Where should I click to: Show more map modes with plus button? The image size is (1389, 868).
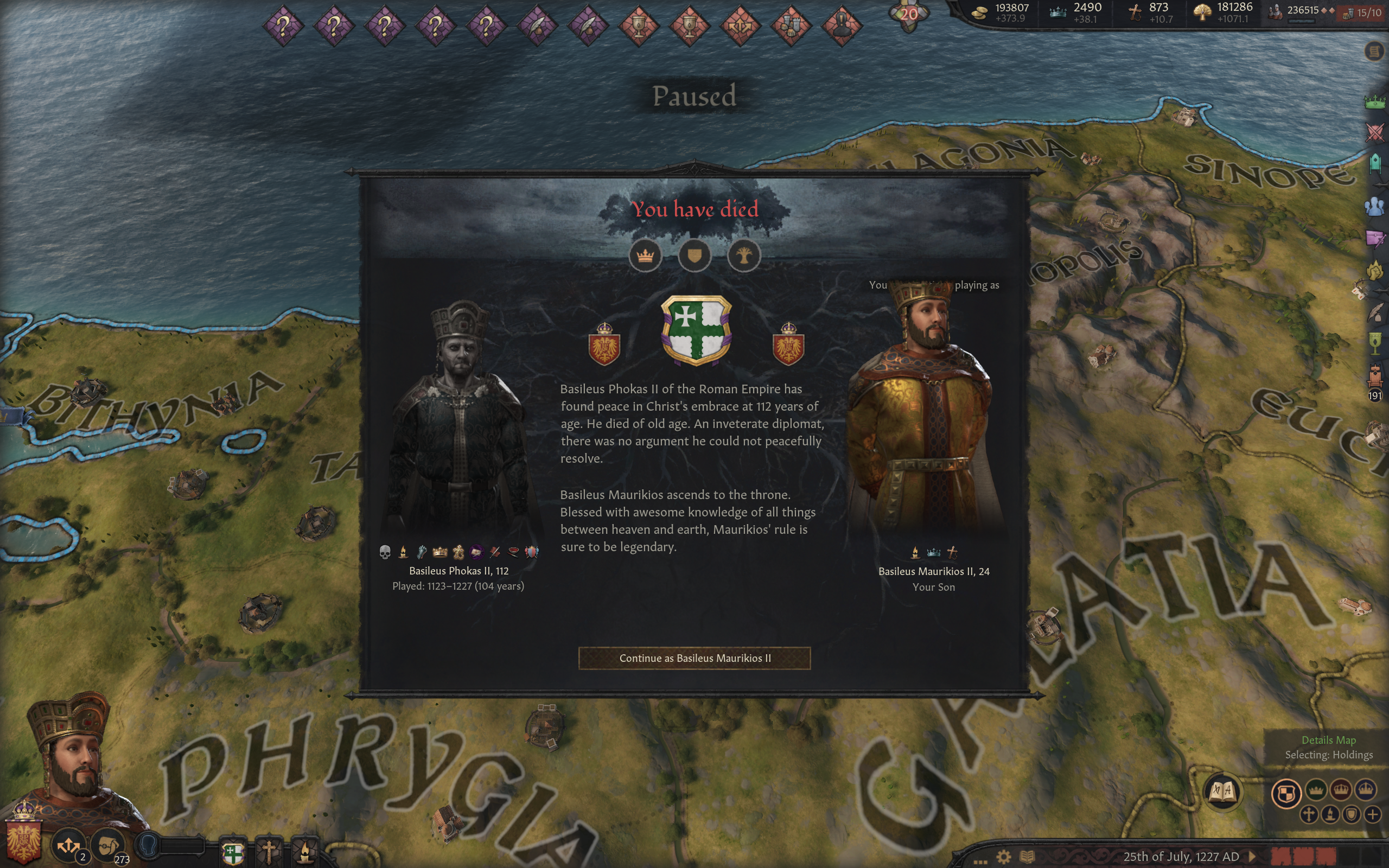[1372, 814]
